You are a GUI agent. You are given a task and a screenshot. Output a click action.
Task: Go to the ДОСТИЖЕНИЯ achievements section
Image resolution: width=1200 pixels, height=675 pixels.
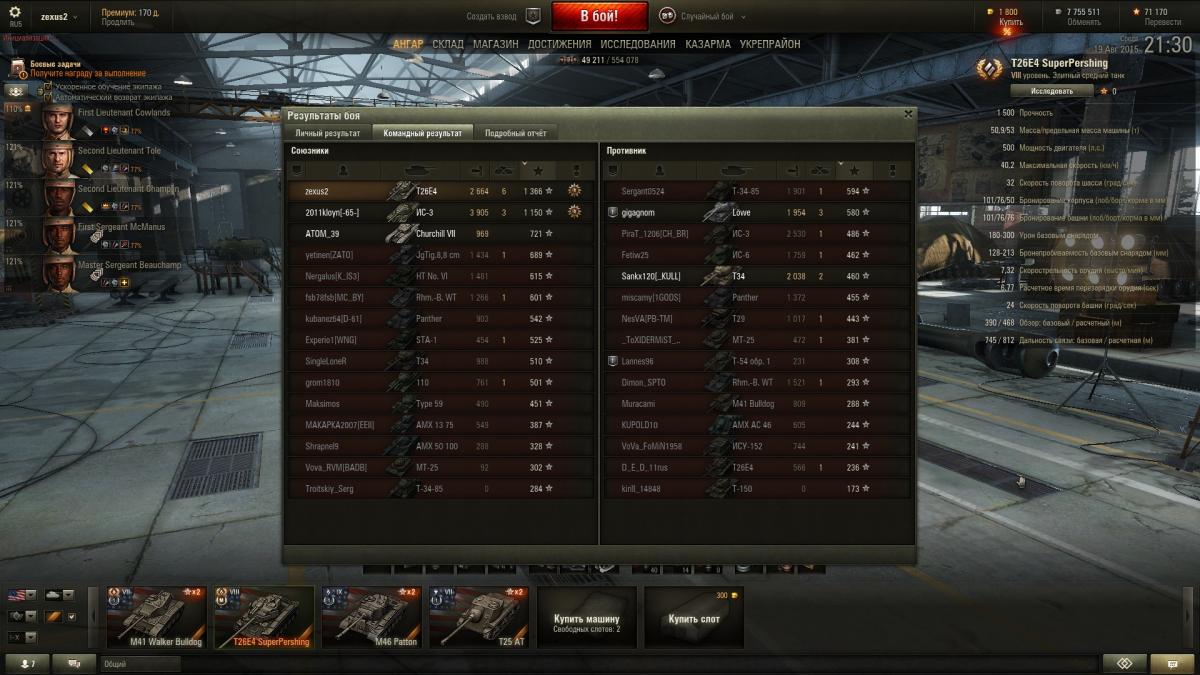pos(559,44)
